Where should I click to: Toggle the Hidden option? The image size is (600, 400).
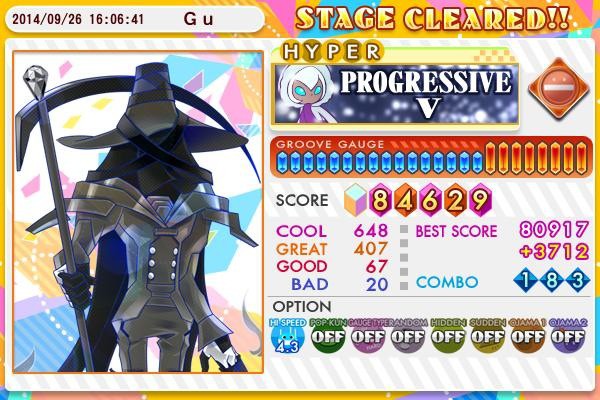pos(448,338)
